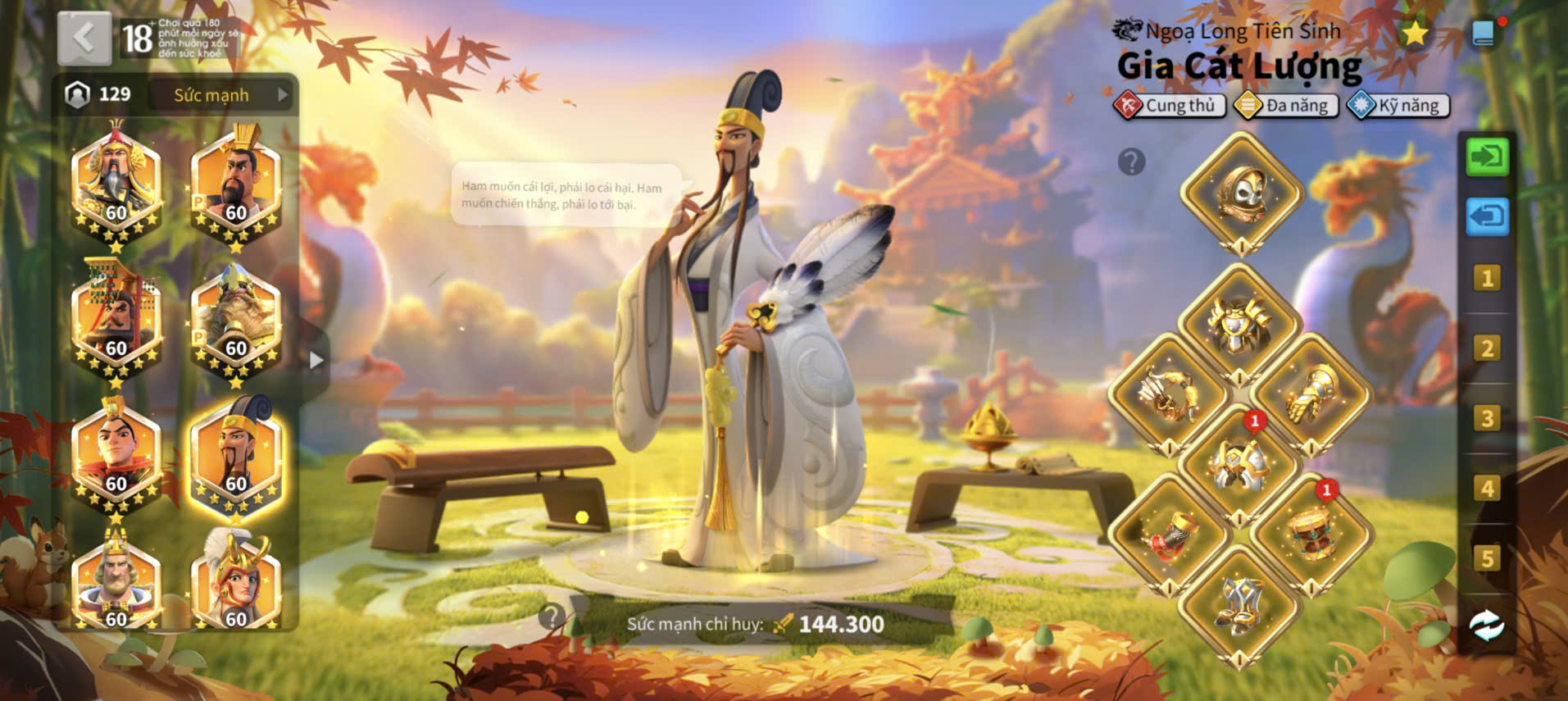The height and width of the screenshot is (701, 1568).
Task: Switch to equipment preset 3
Action: tap(1487, 419)
